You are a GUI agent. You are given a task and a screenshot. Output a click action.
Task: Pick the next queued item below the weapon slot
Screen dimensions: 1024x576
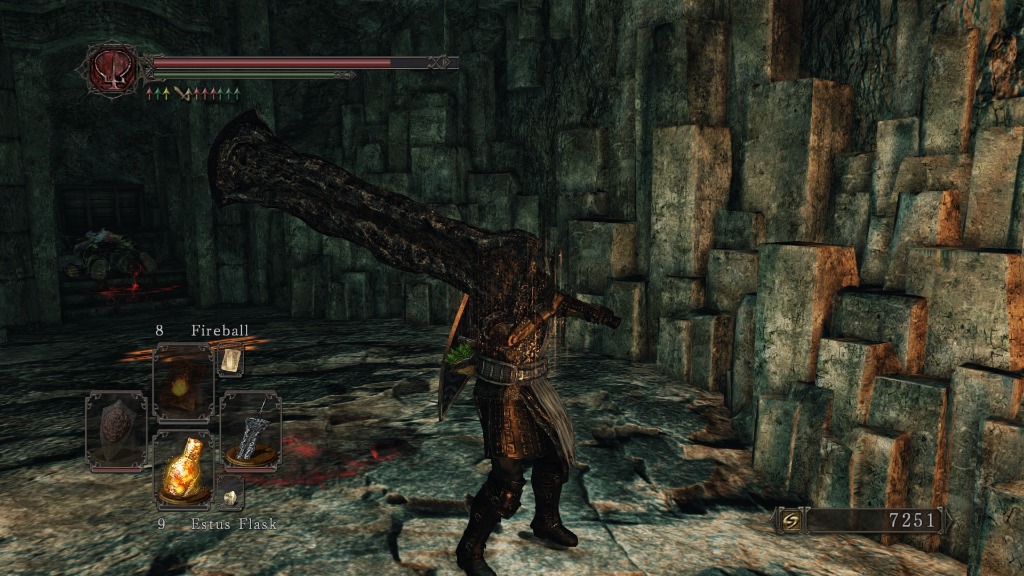pos(229,493)
